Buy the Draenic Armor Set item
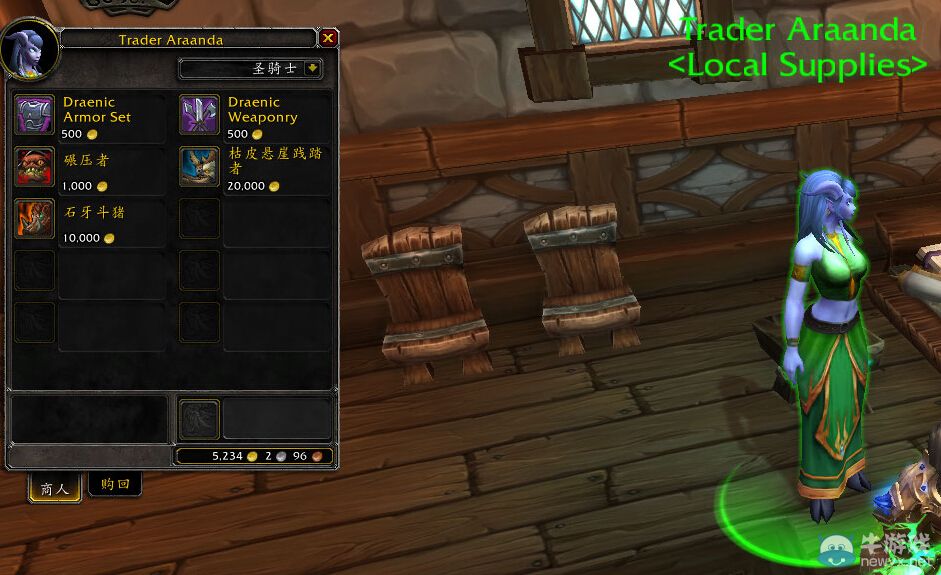Screen dimensions: 941x575 click(x=34, y=114)
